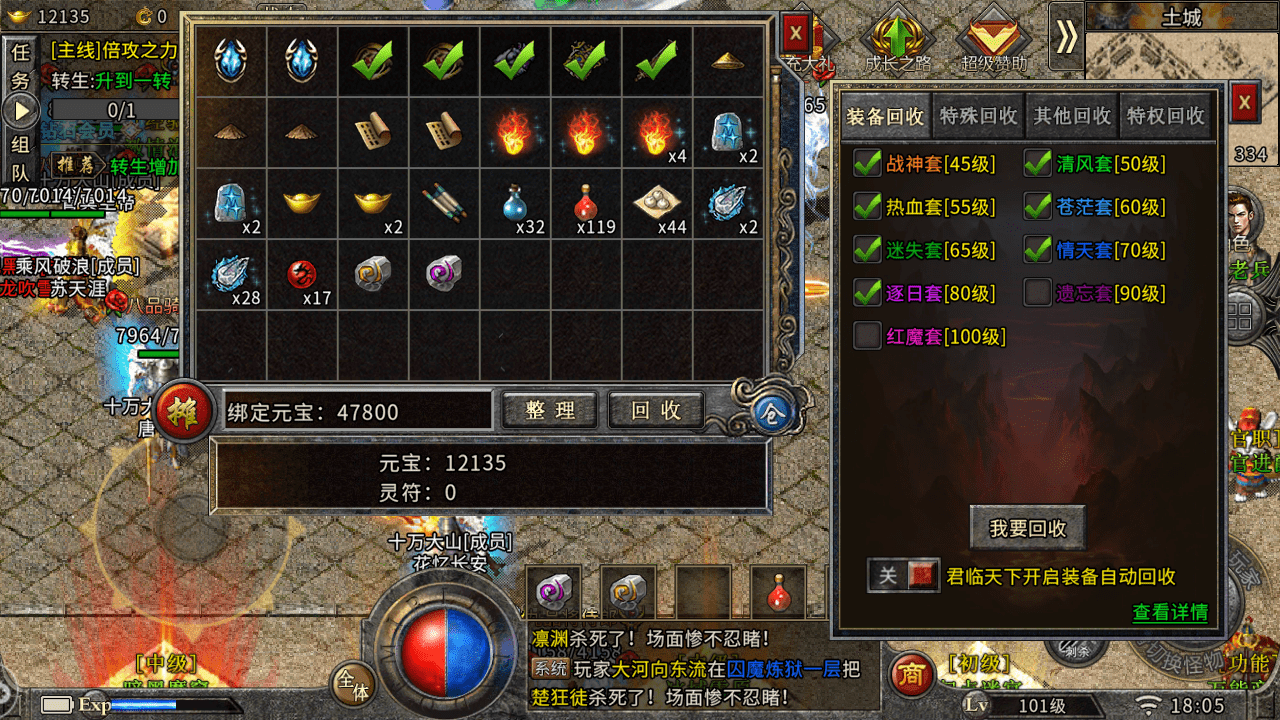
Task: Uncheck the 战神套[45级] checkbox
Action: [867, 164]
